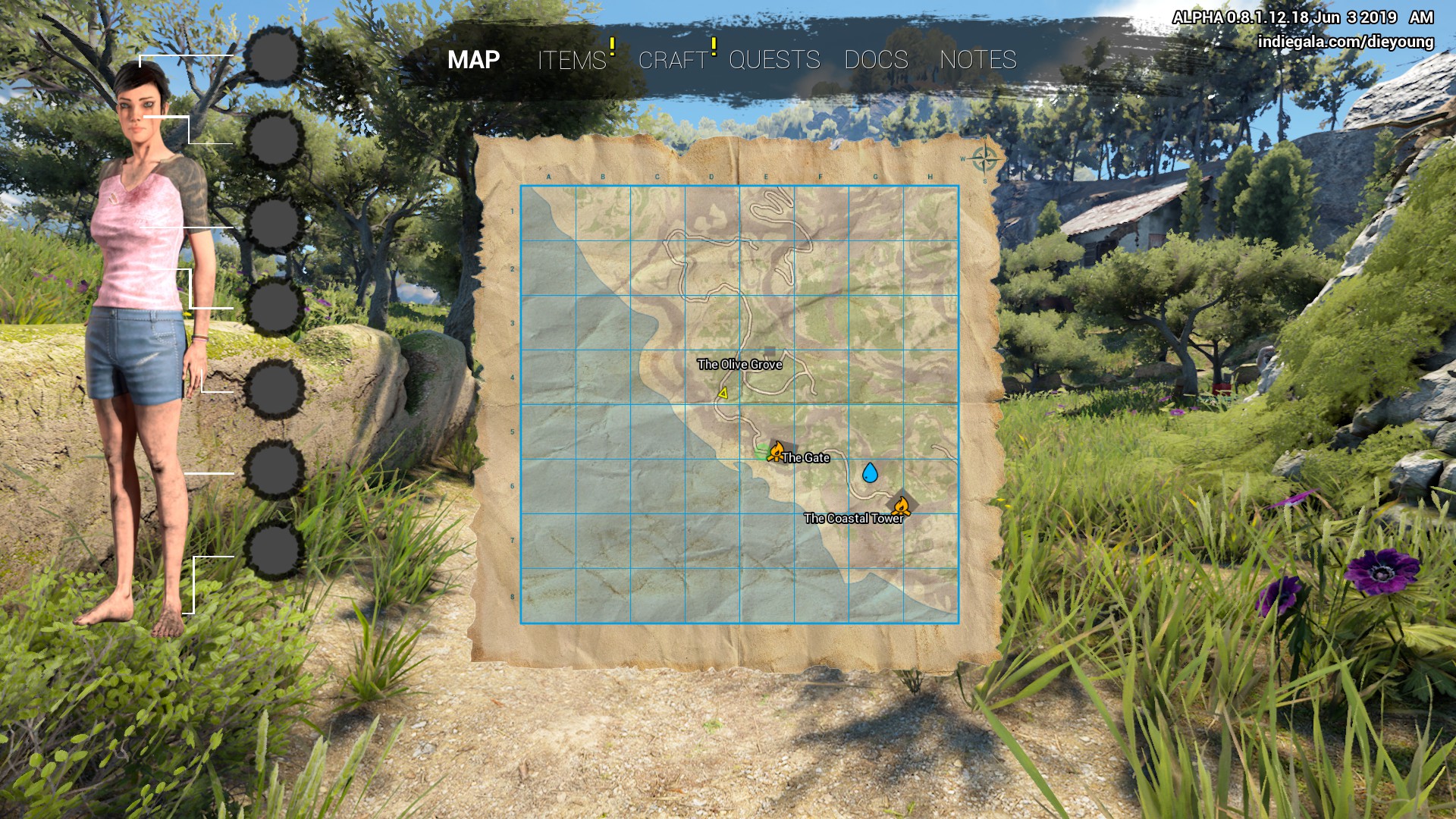Select The Olive Grove map label
The width and height of the screenshot is (1456, 819).
click(x=739, y=365)
